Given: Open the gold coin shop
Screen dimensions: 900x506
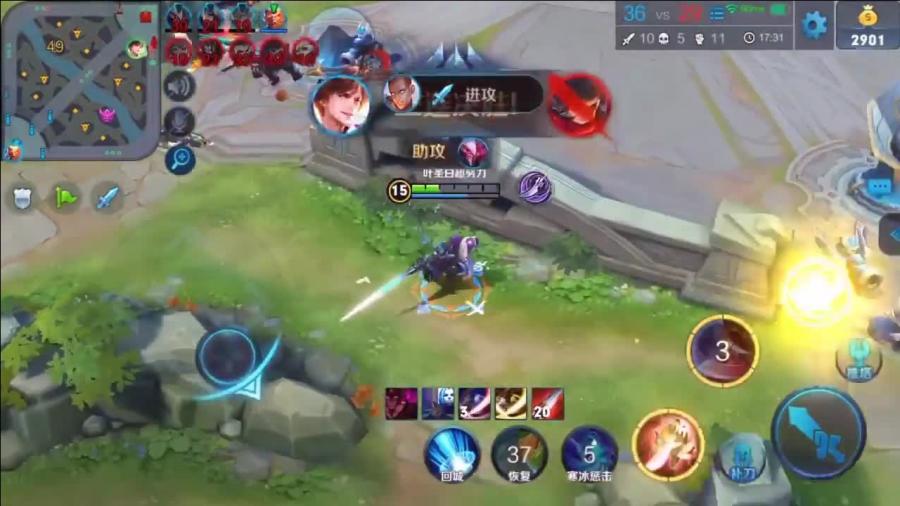Looking at the screenshot, I should pos(868,25).
